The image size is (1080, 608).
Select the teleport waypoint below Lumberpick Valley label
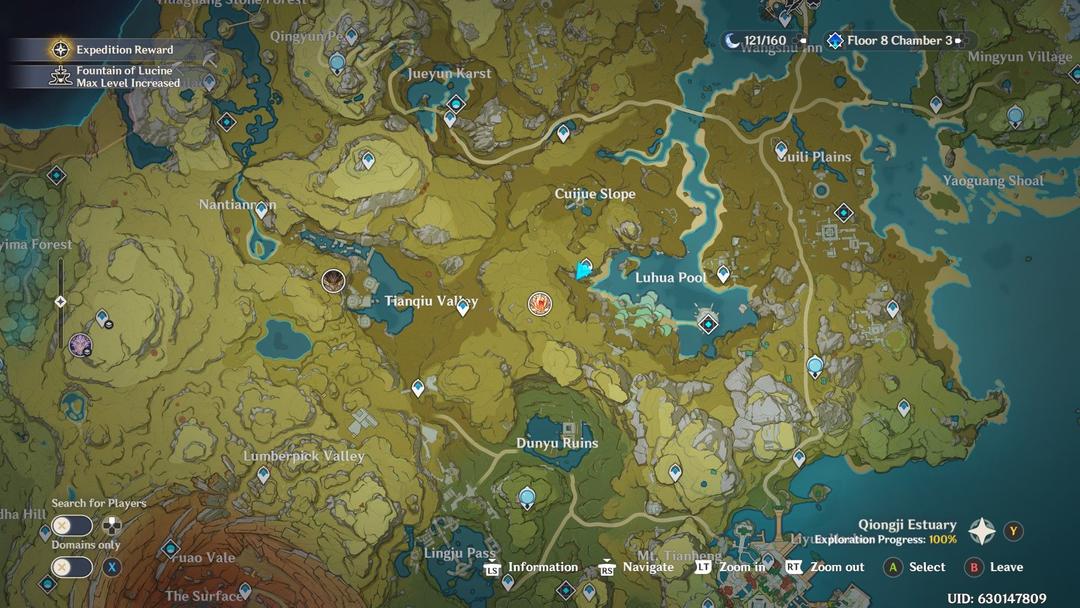pos(263,475)
